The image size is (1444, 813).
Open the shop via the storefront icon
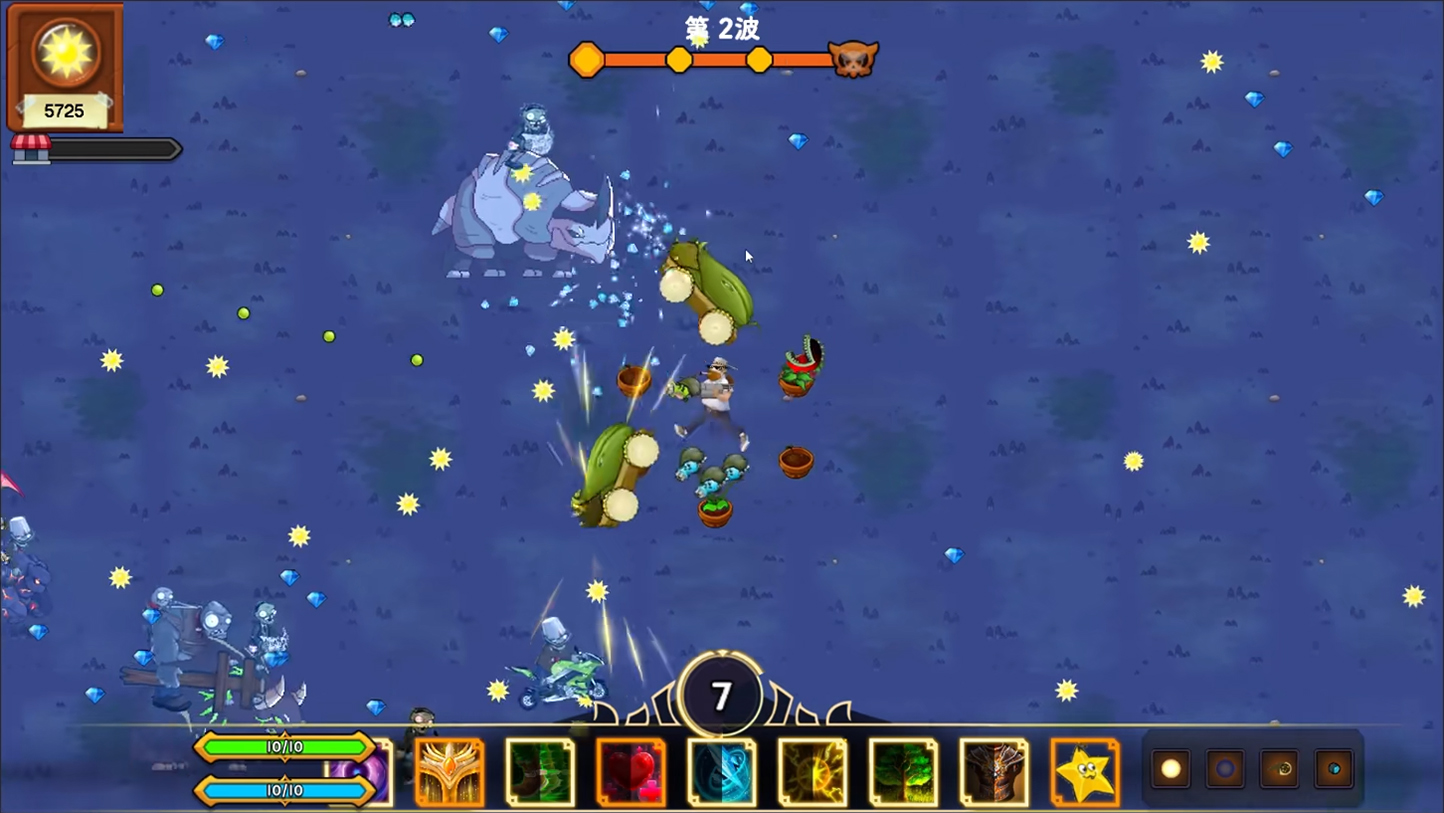[x=30, y=148]
